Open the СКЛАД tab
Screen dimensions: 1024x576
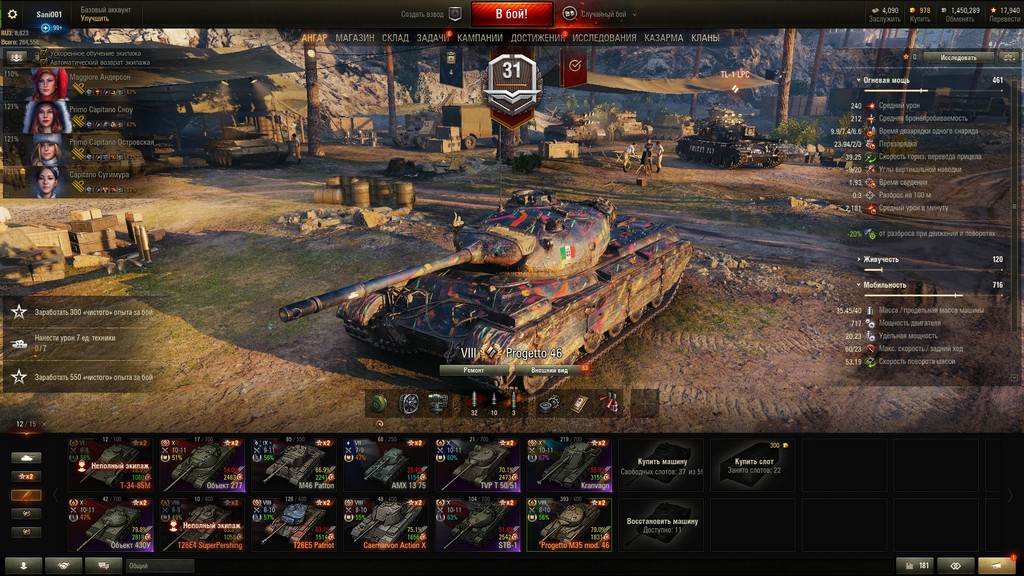coord(395,38)
